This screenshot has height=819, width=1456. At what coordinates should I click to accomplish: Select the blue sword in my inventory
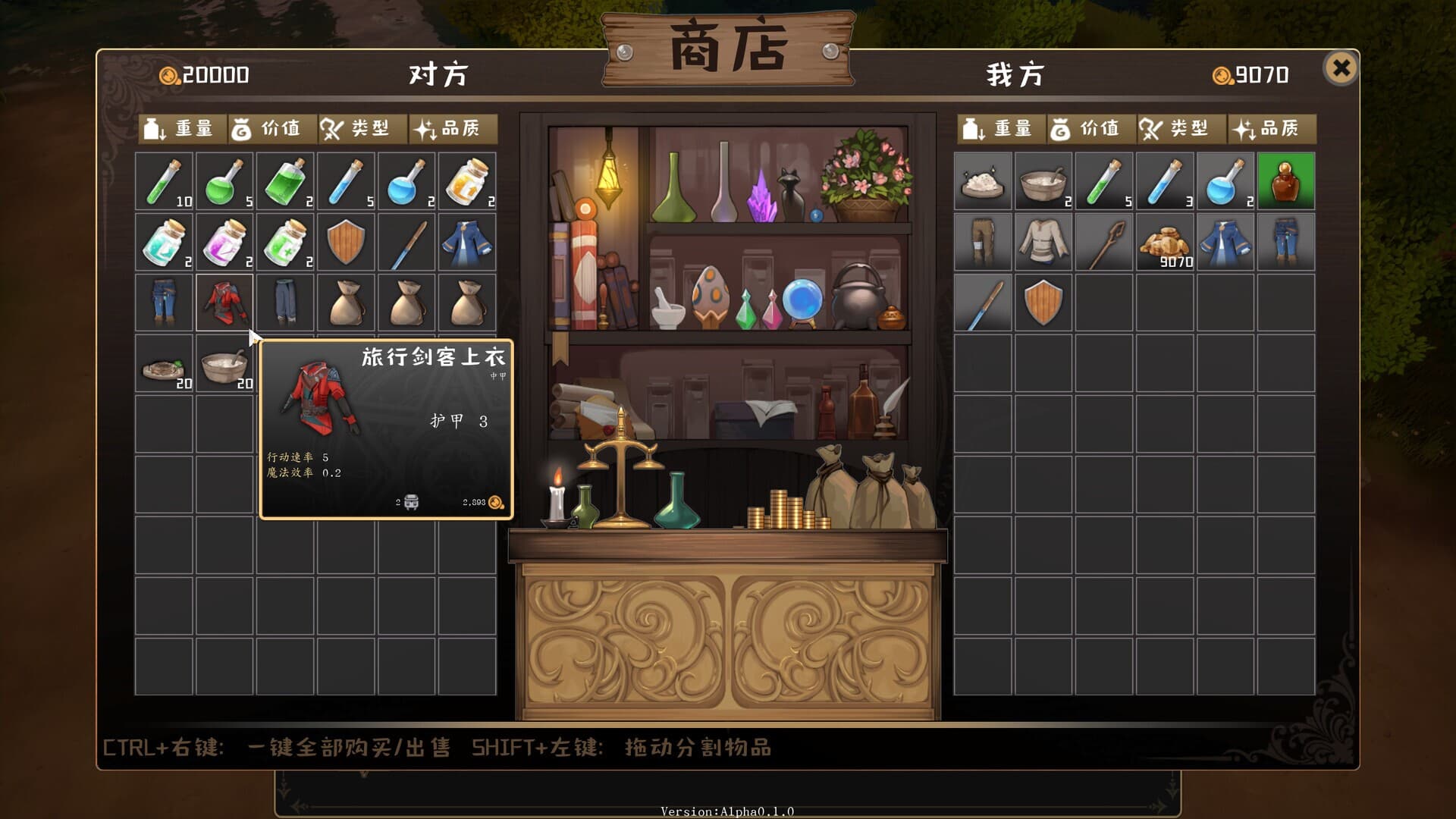click(982, 302)
